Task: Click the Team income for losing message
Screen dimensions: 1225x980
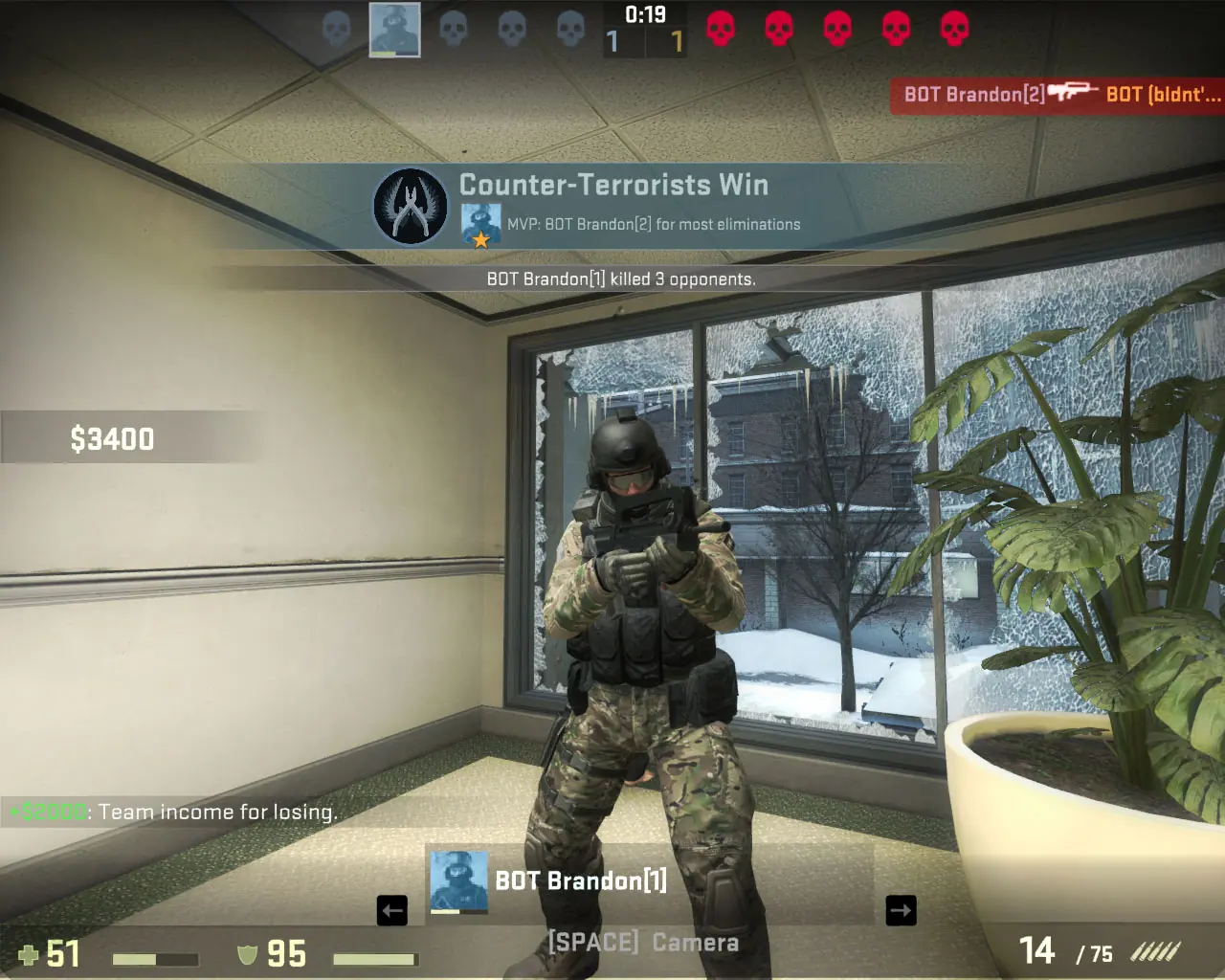Action: [172, 812]
